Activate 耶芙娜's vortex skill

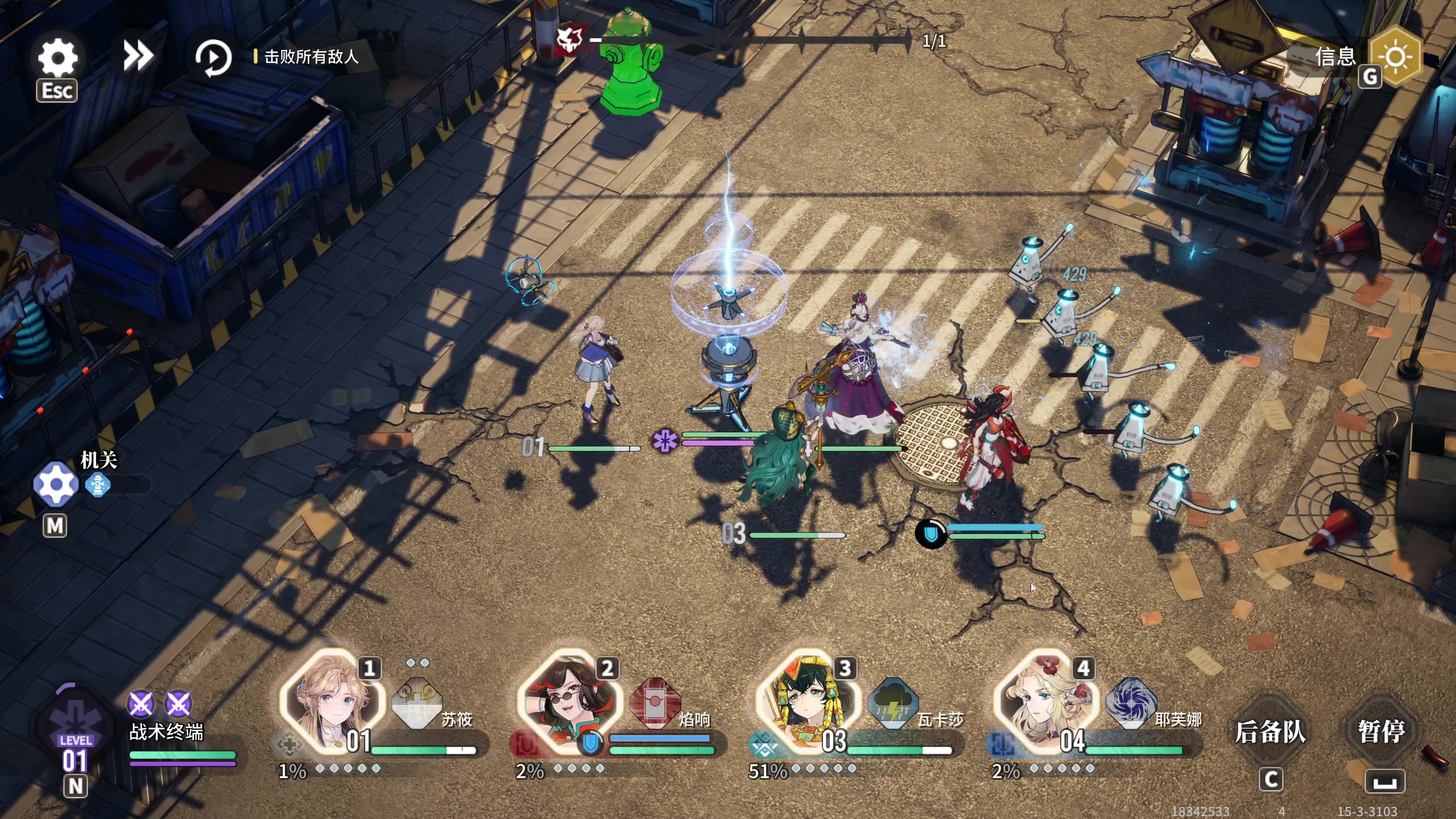[x=1131, y=703]
